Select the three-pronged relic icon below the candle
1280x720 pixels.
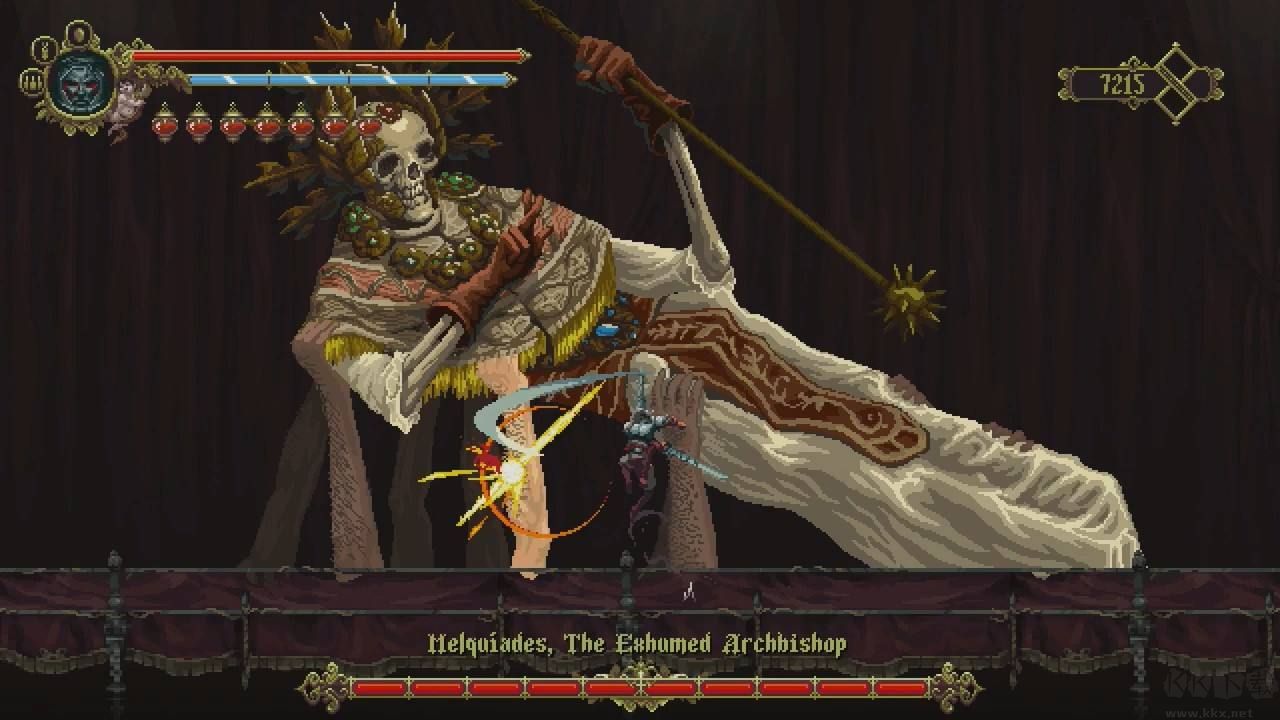[31, 82]
